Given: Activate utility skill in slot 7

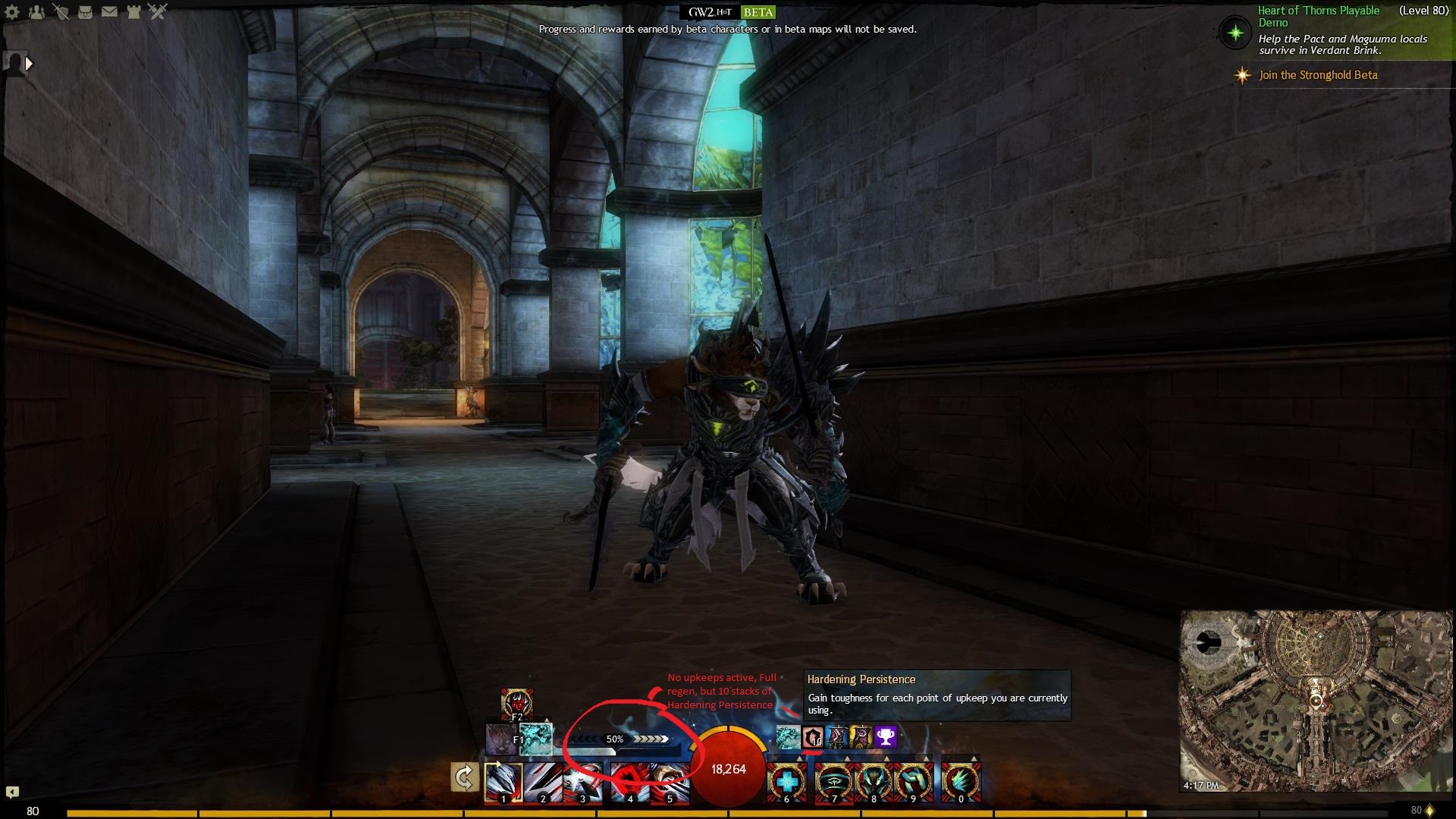Looking at the screenshot, I should coord(833,782).
